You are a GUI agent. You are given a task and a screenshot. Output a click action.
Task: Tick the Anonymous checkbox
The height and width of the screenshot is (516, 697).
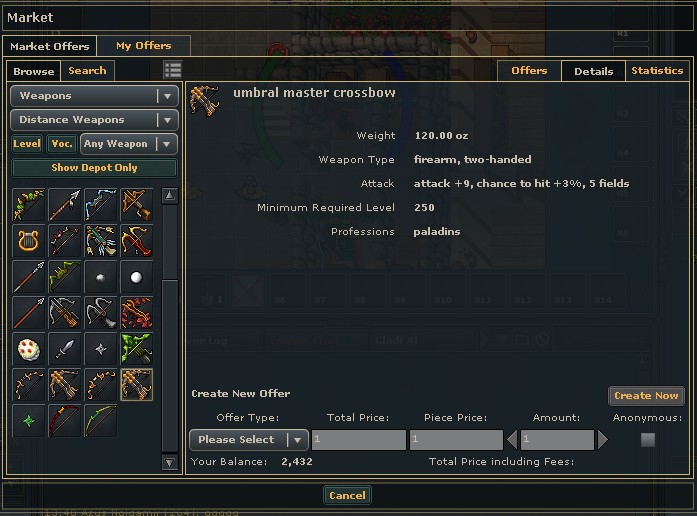pyautogui.click(x=648, y=440)
